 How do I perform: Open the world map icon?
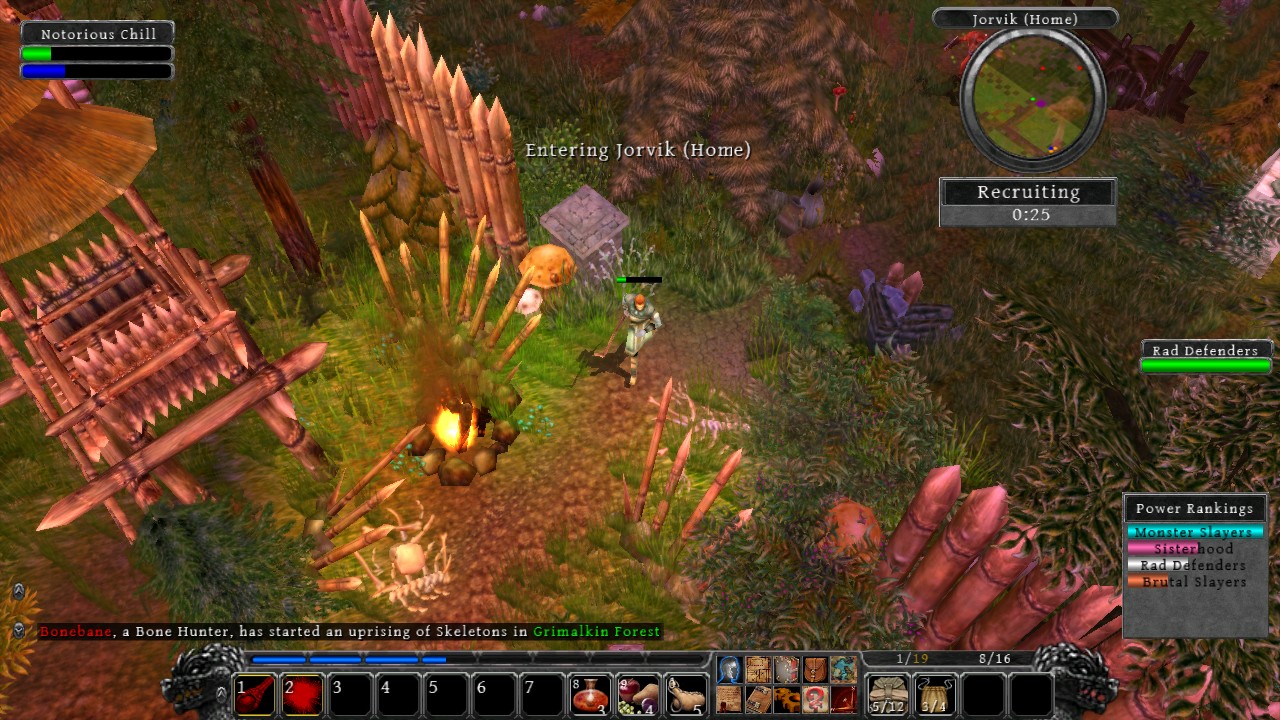[843, 670]
